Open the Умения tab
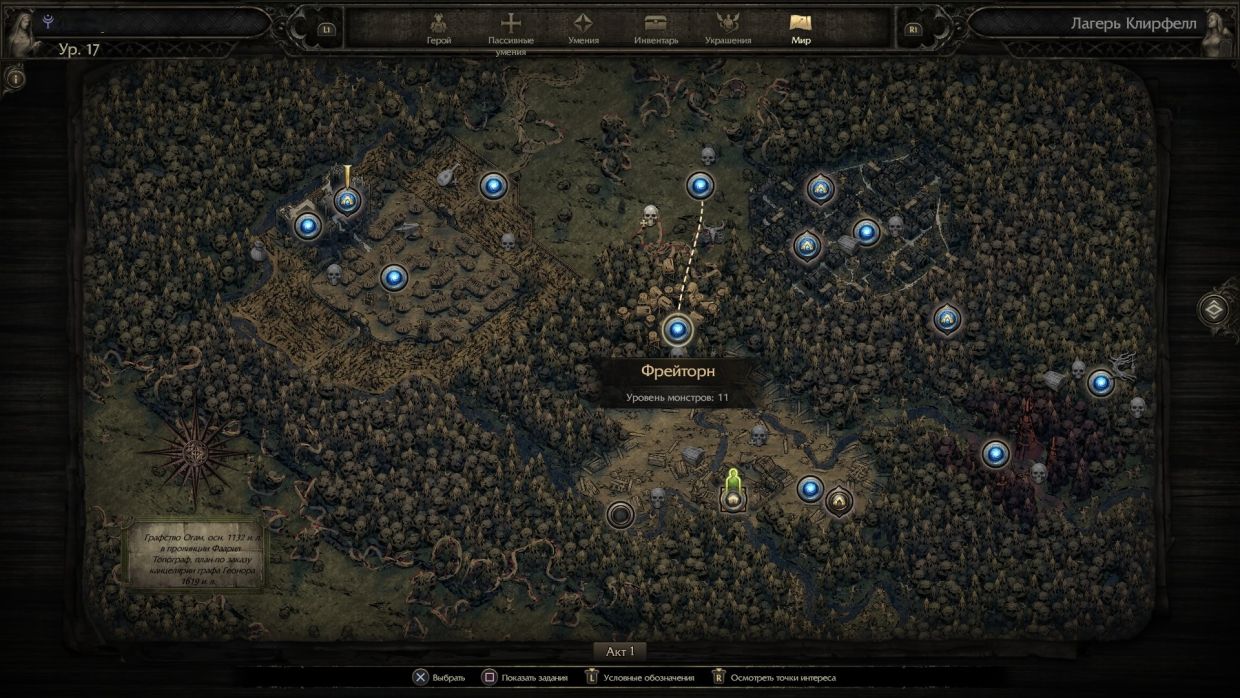 583,29
